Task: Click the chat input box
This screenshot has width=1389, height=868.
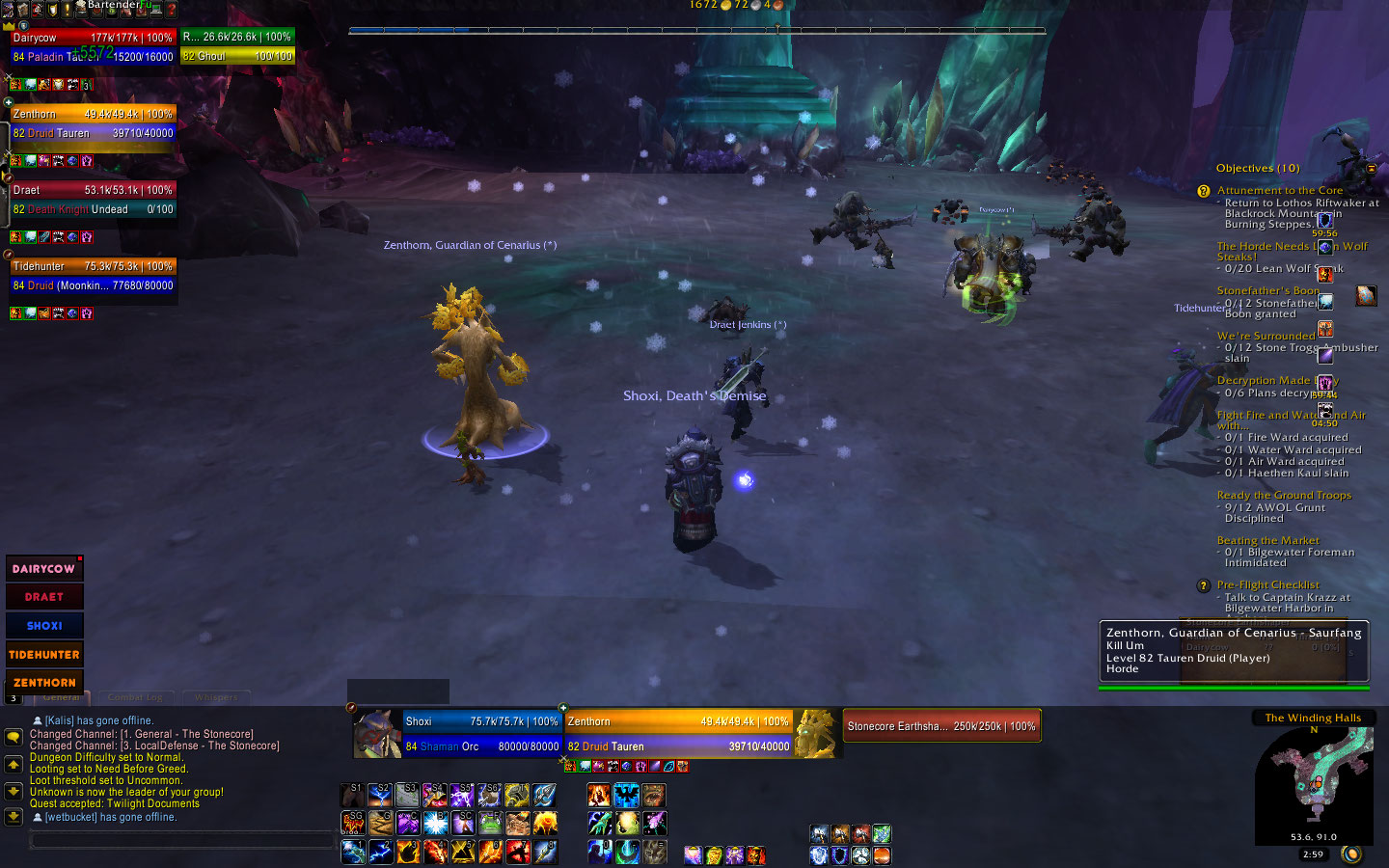Action: (183, 840)
